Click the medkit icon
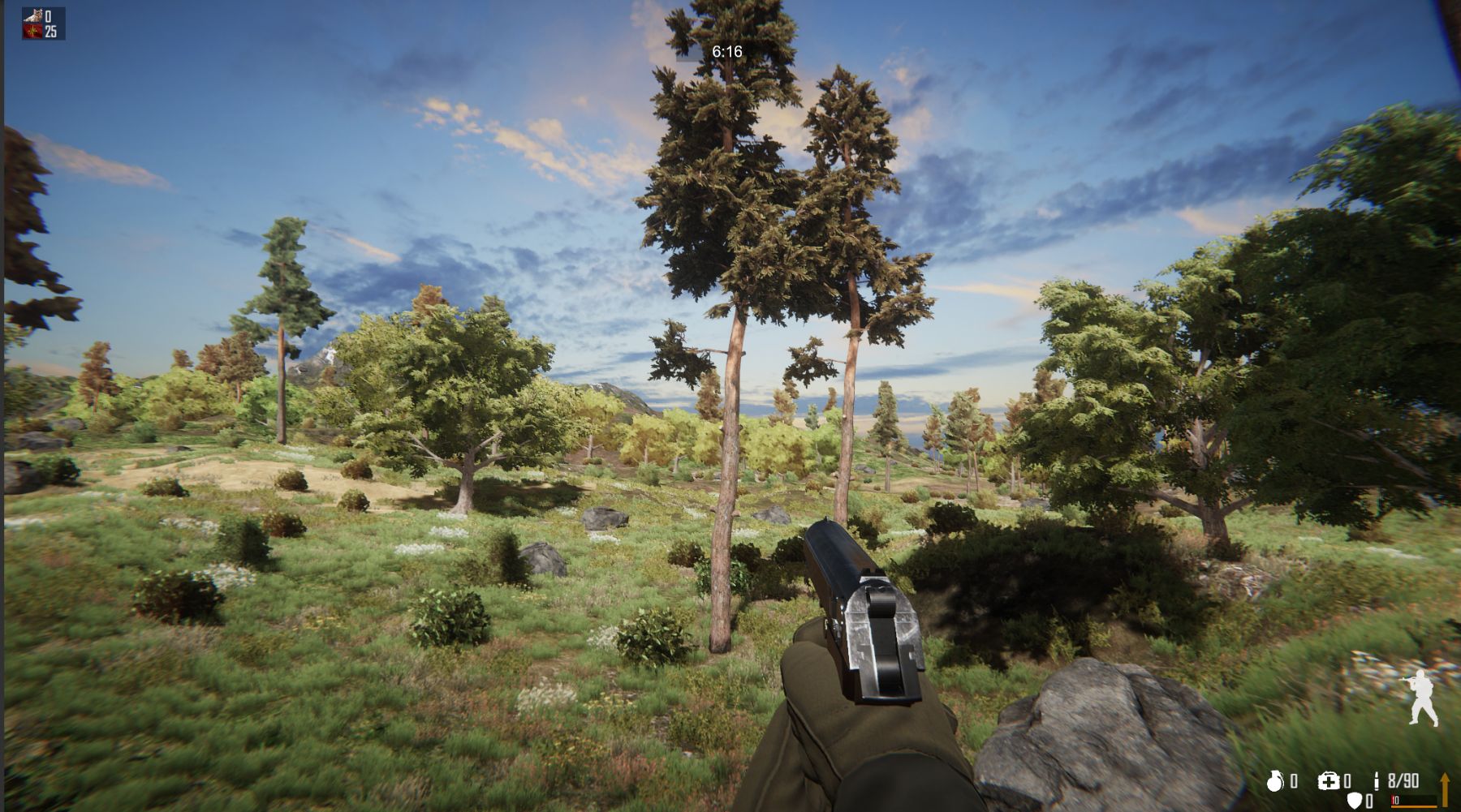Viewport: 1461px width, 812px height. [1329, 781]
